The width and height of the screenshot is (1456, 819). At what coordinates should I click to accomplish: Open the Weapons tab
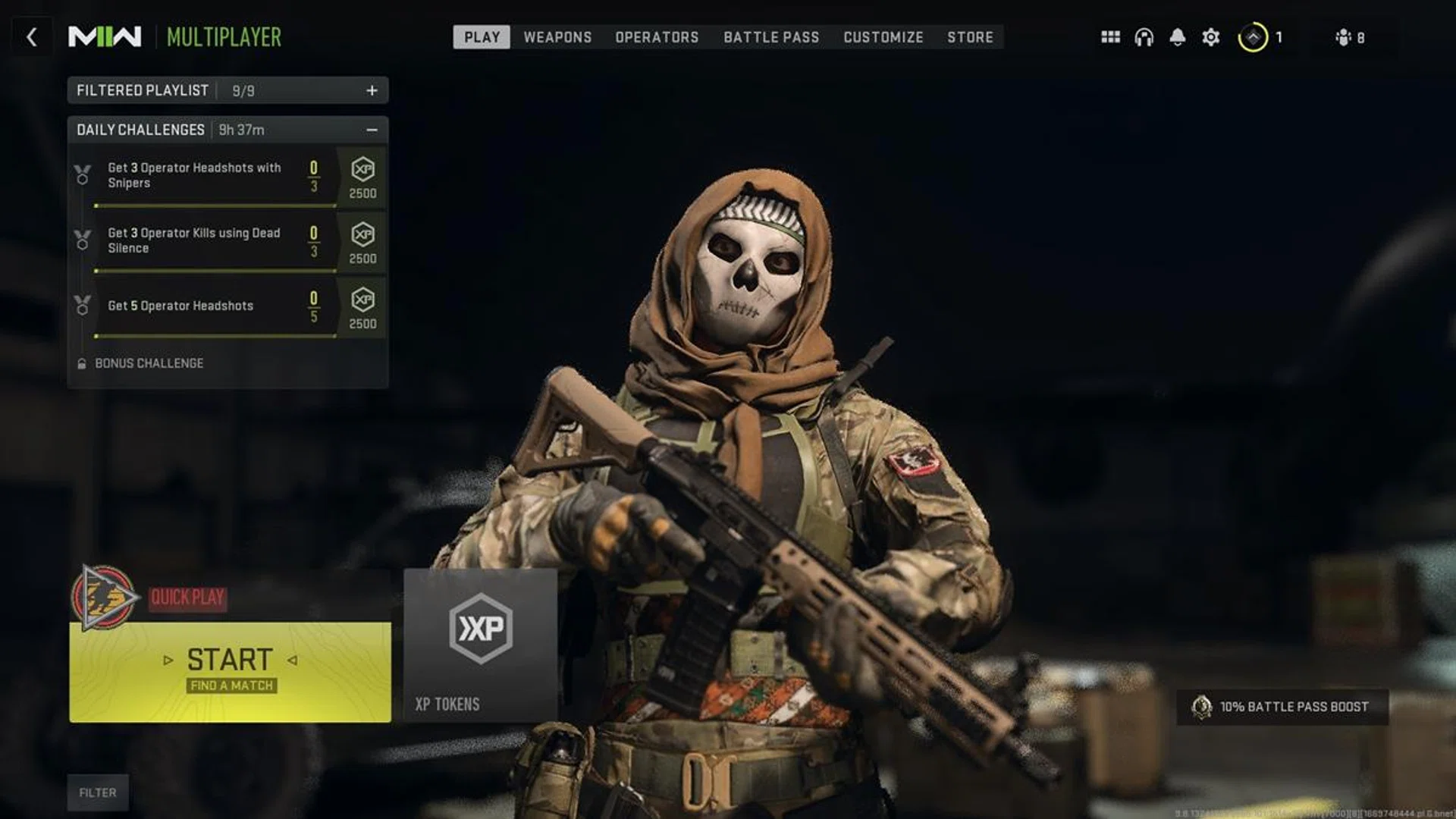coord(557,37)
